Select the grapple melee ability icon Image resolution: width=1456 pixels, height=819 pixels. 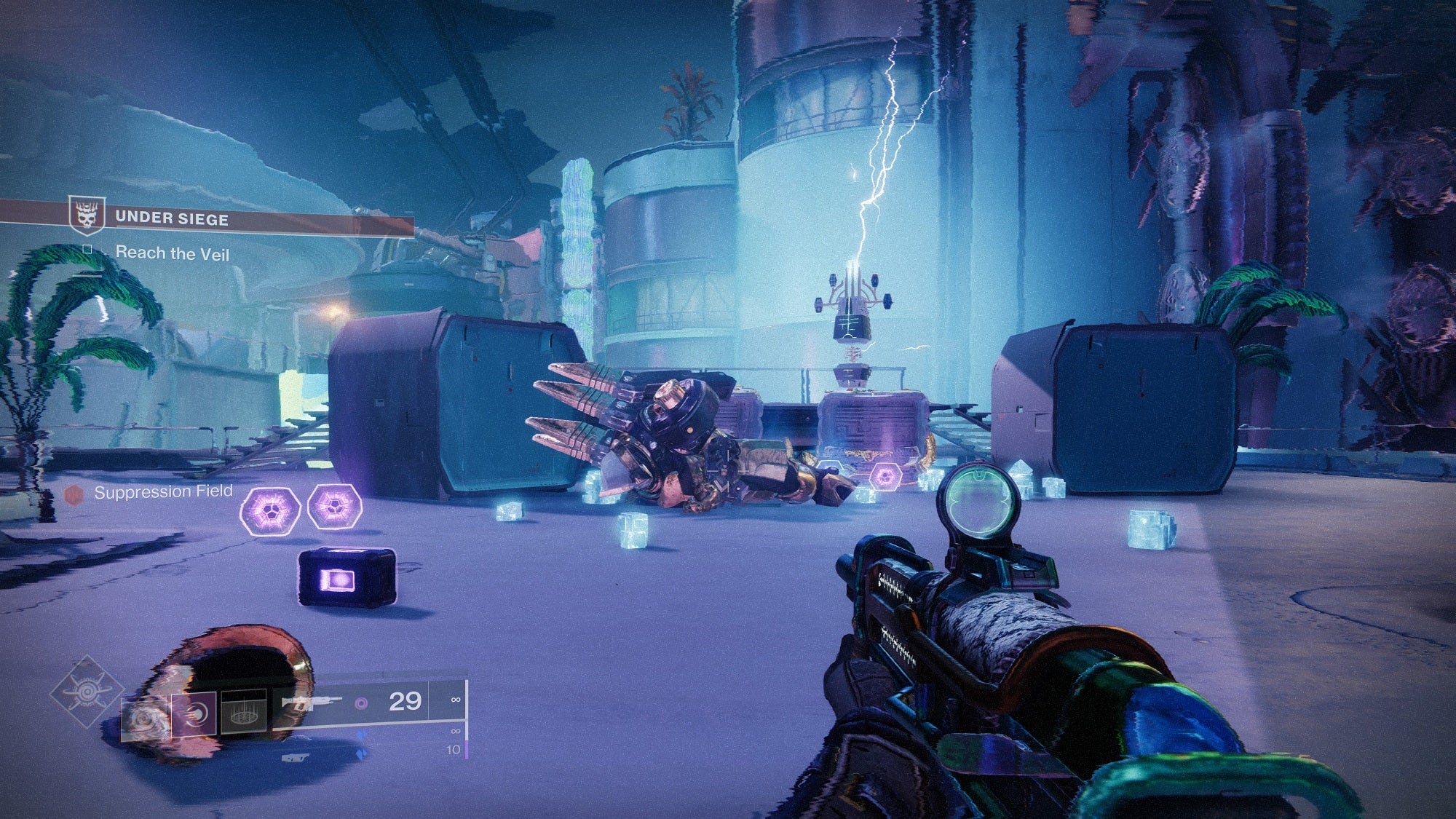(x=194, y=715)
